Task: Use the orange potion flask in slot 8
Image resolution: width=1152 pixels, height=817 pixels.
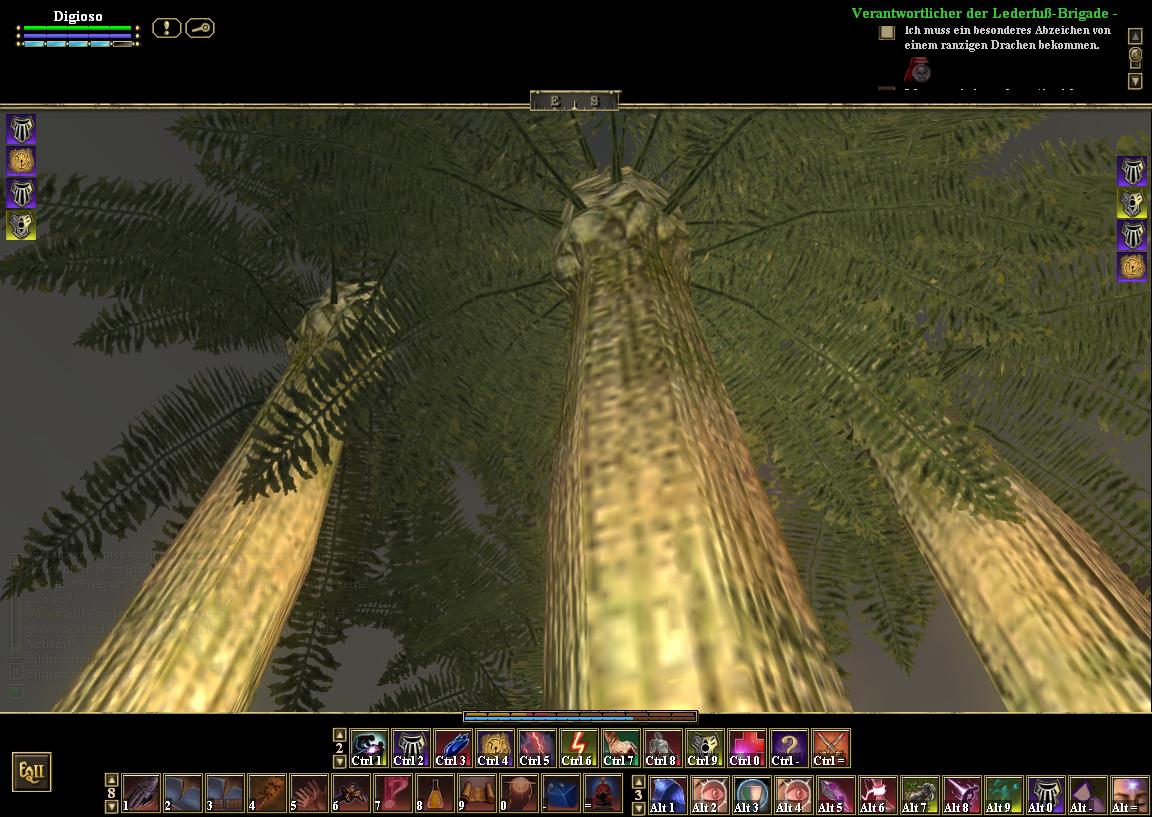Action: [435, 793]
